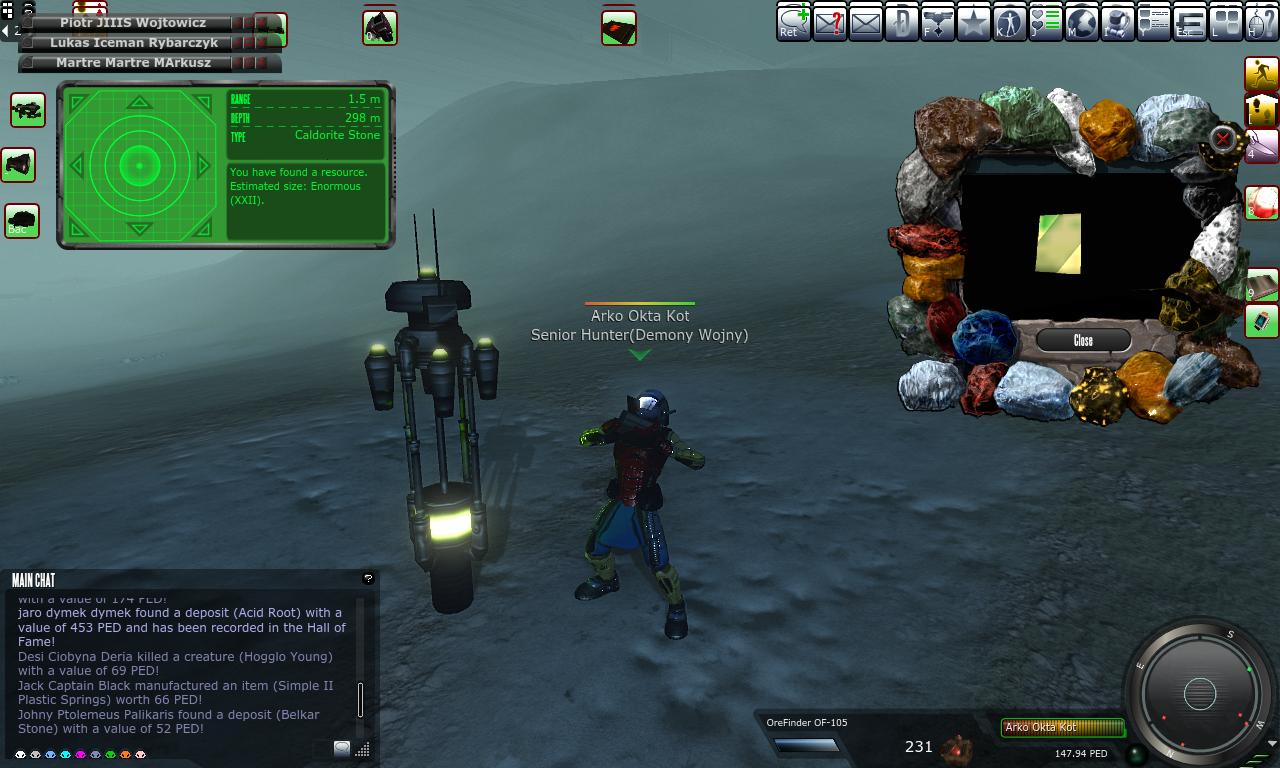Select team member Lukas Iceman Rybarczyk

[133, 43]
